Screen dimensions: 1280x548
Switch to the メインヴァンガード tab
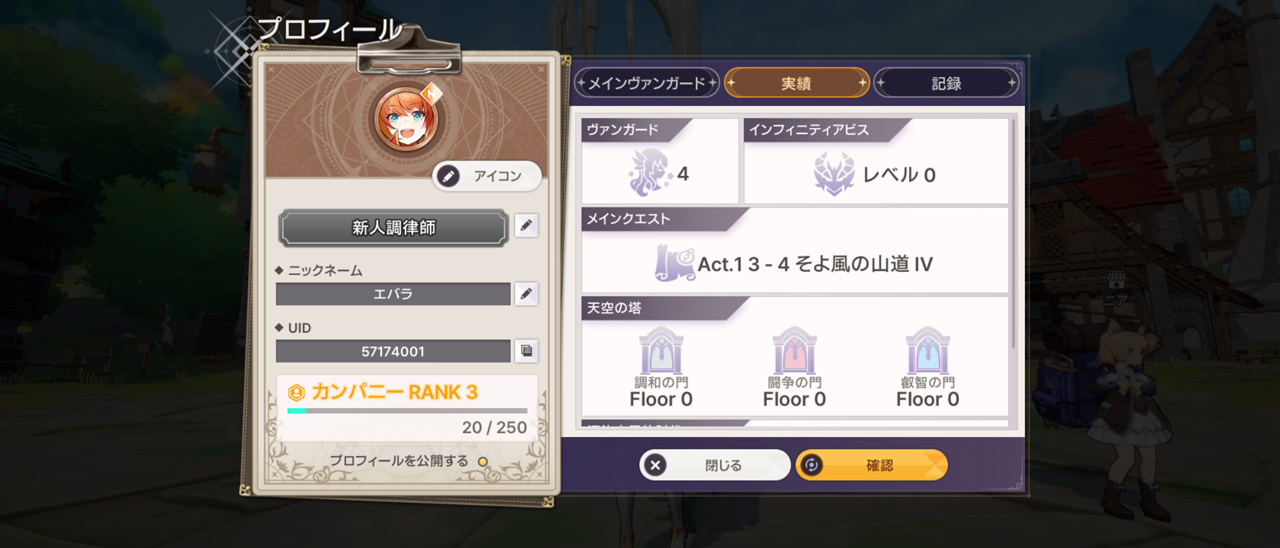(x=647, y=83)
